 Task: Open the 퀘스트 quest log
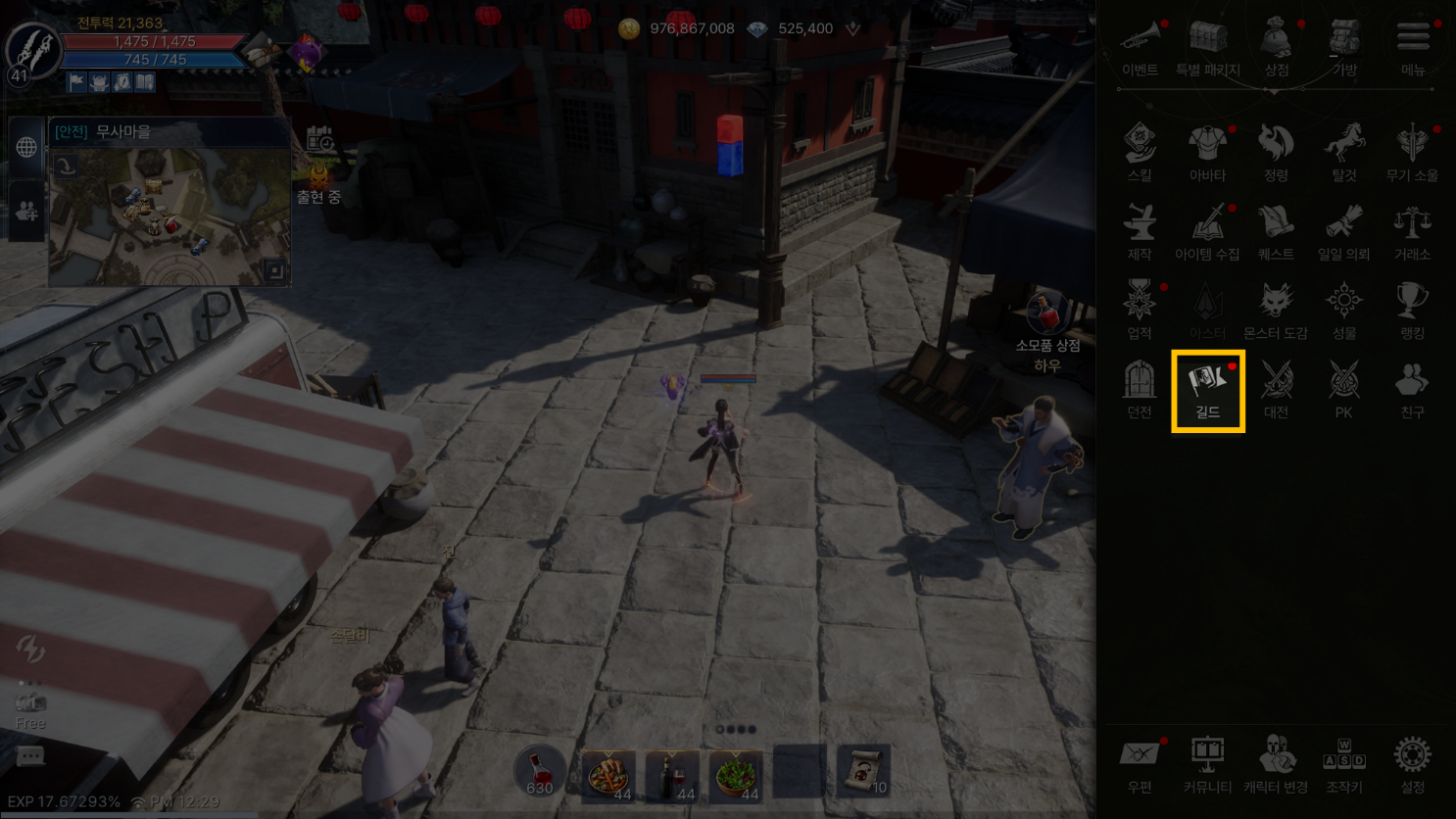coord(1276,231)
